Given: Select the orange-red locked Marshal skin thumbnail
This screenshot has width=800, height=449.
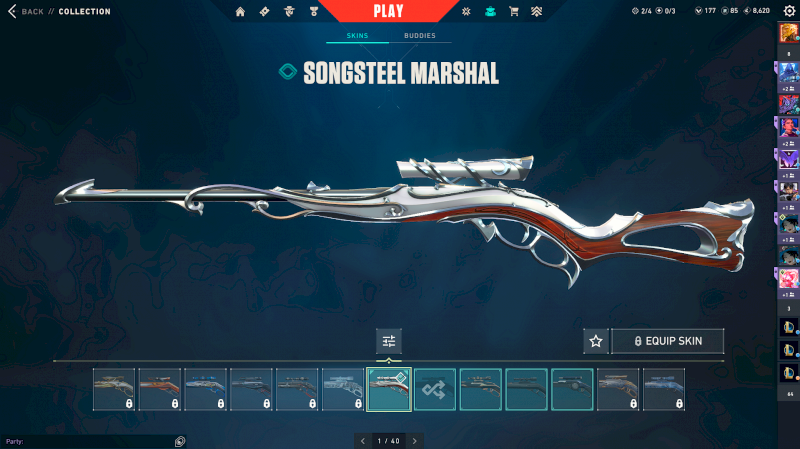Looking at the screenshot, I should (x=159, y=389).
